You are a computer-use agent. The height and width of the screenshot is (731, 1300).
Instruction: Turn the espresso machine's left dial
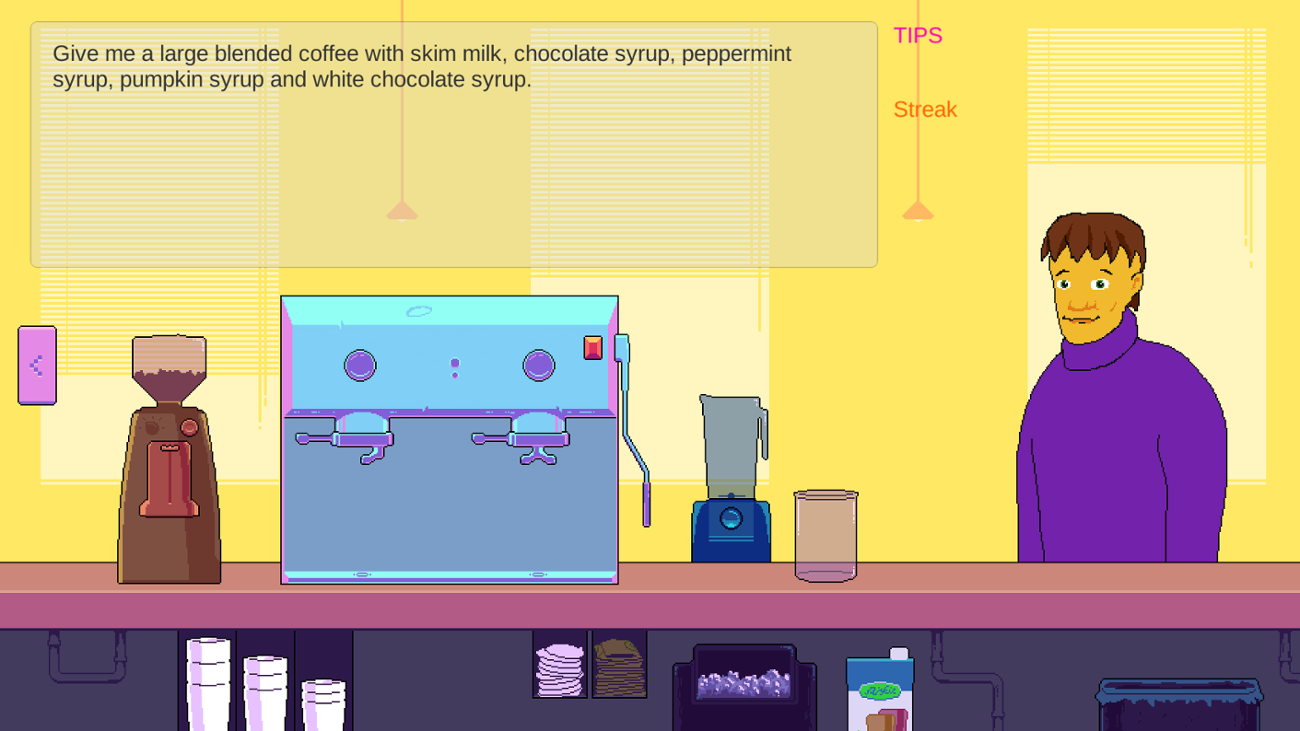coord(359,364)
